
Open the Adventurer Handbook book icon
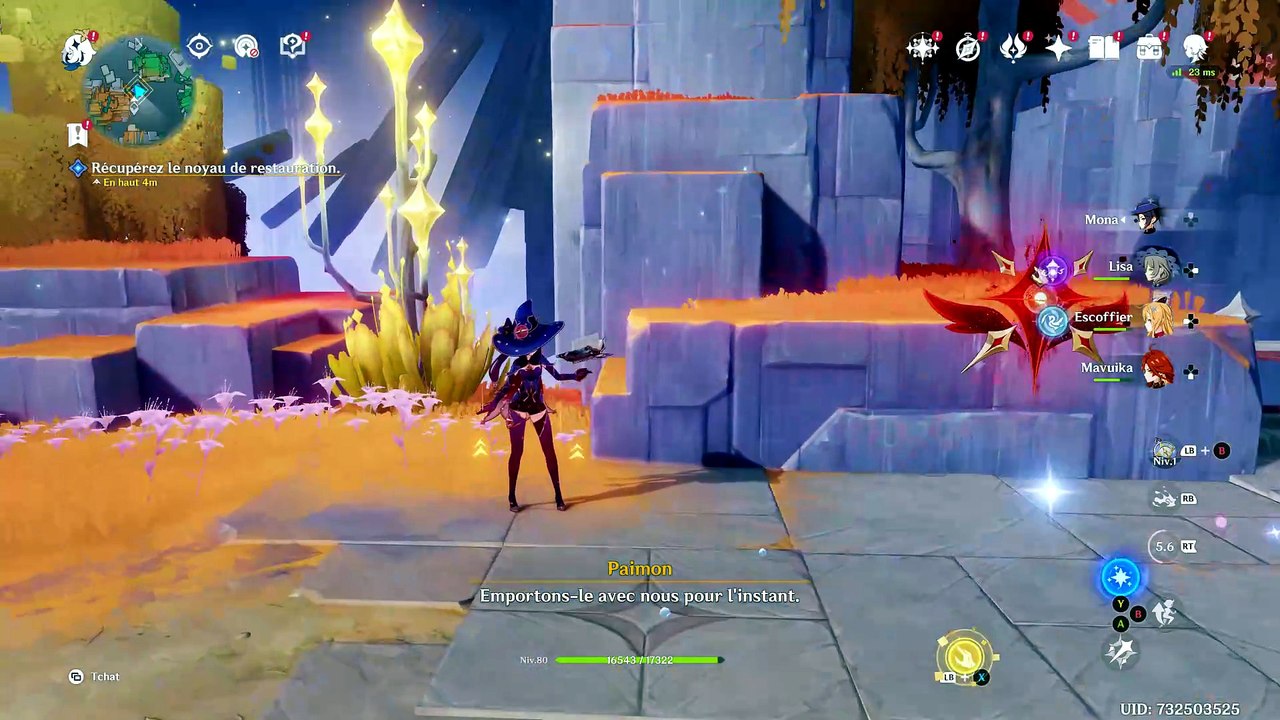(1104, 47)
